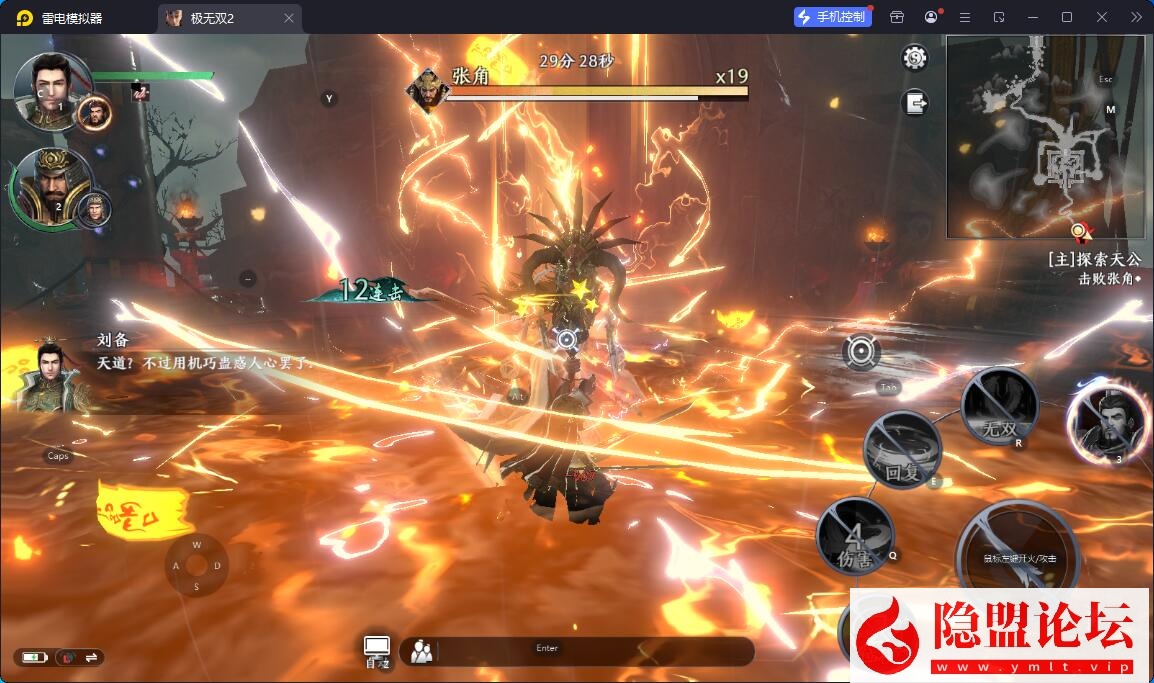Select the first hero portrait
The width and height of the screenshot is (1154, 683).
[52, 92]
